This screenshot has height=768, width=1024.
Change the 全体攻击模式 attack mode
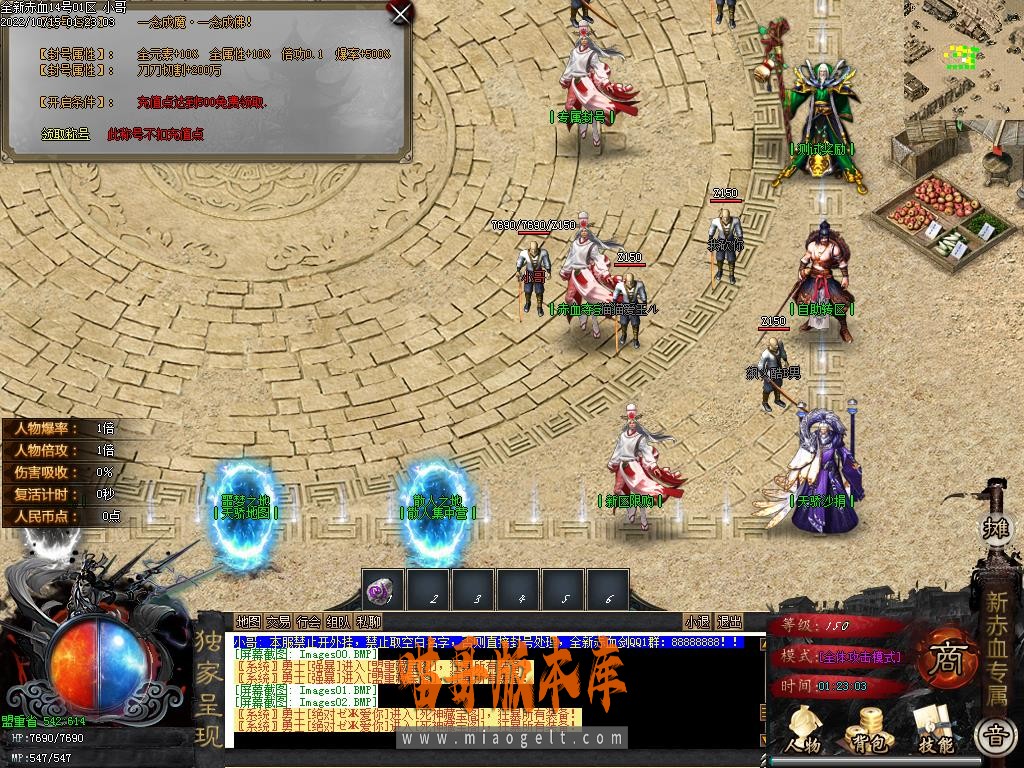[x=860, y=657]
